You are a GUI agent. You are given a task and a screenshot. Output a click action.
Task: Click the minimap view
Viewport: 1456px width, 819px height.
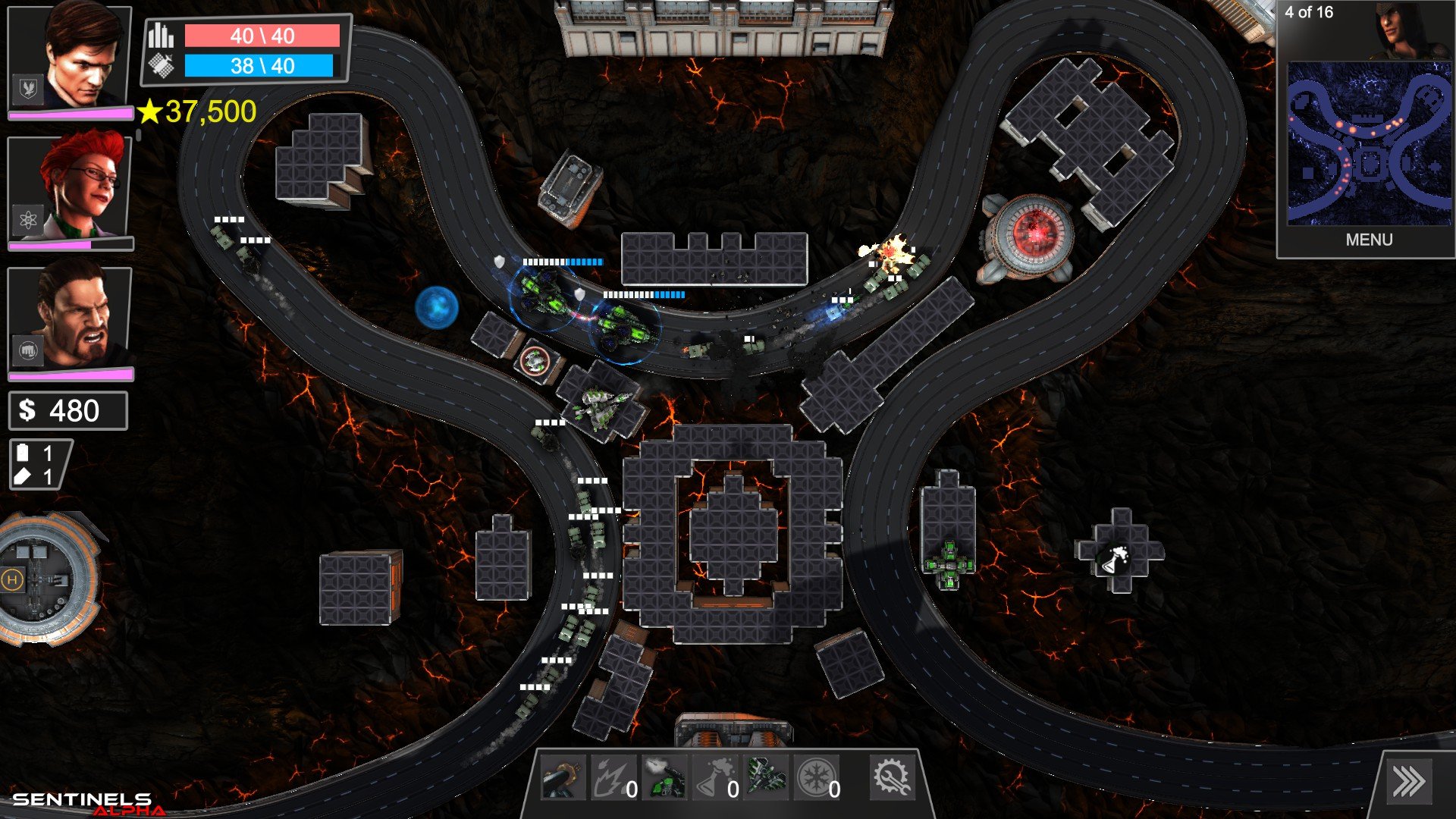1369,144
